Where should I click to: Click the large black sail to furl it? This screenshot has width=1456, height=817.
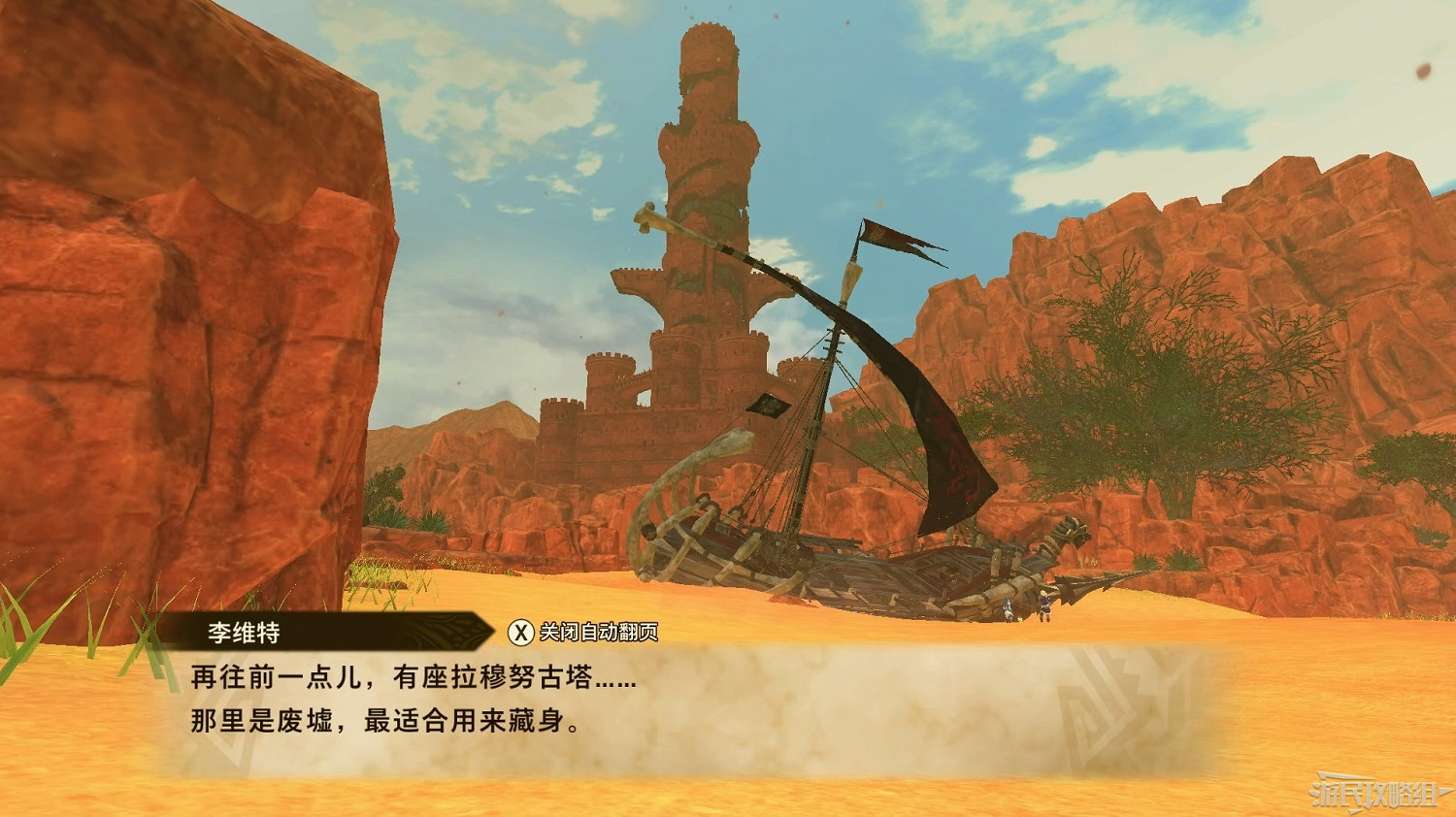[x=932, y=437]
